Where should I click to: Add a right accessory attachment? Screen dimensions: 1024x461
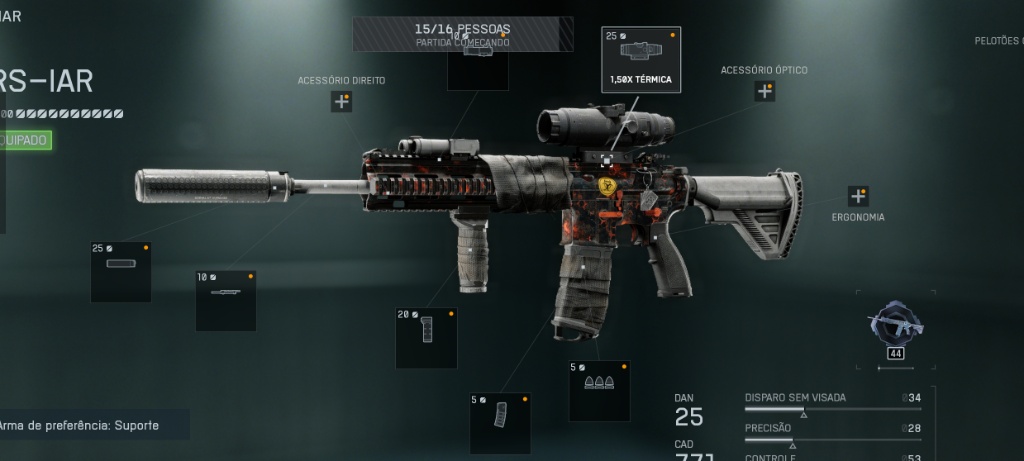(x=341, y=101)
